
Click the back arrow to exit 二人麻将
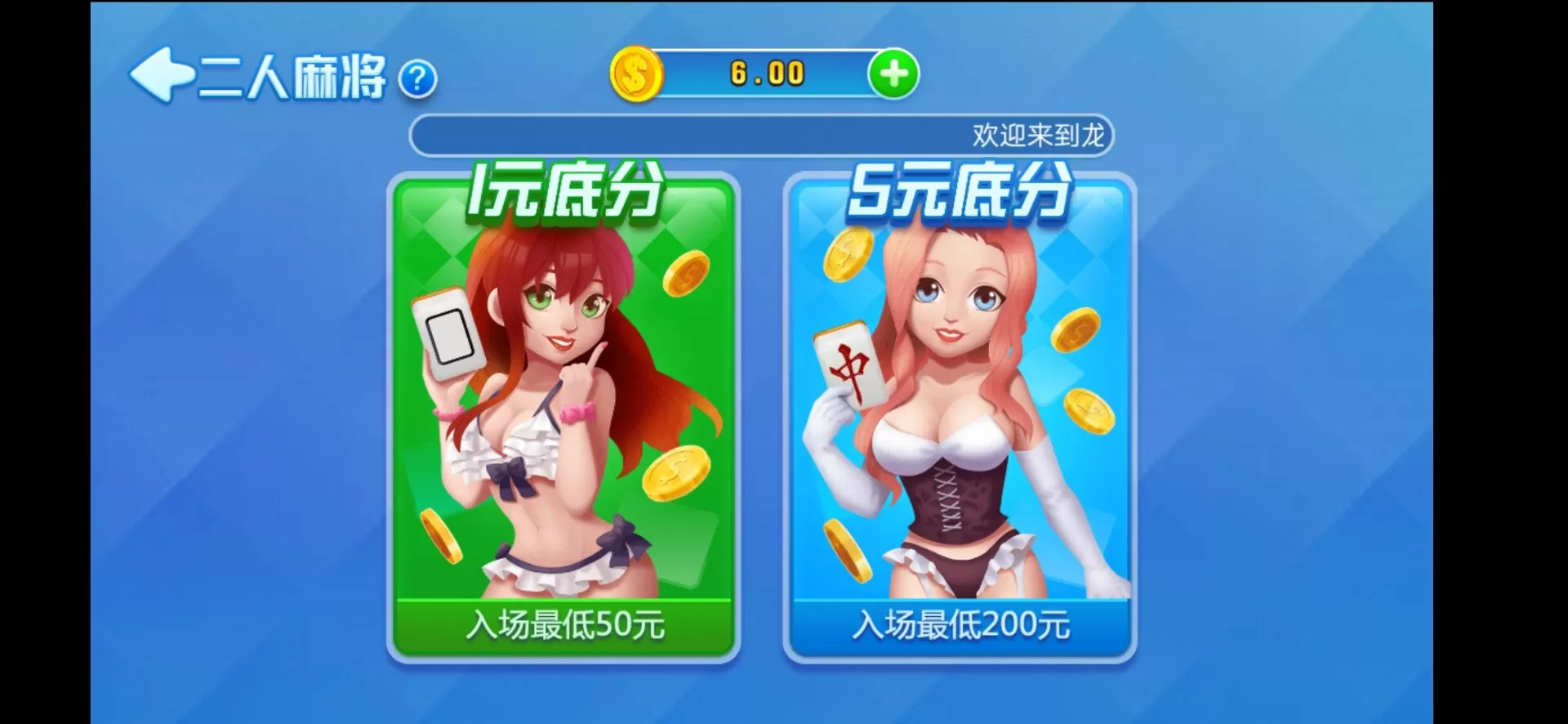coord(160,76)
